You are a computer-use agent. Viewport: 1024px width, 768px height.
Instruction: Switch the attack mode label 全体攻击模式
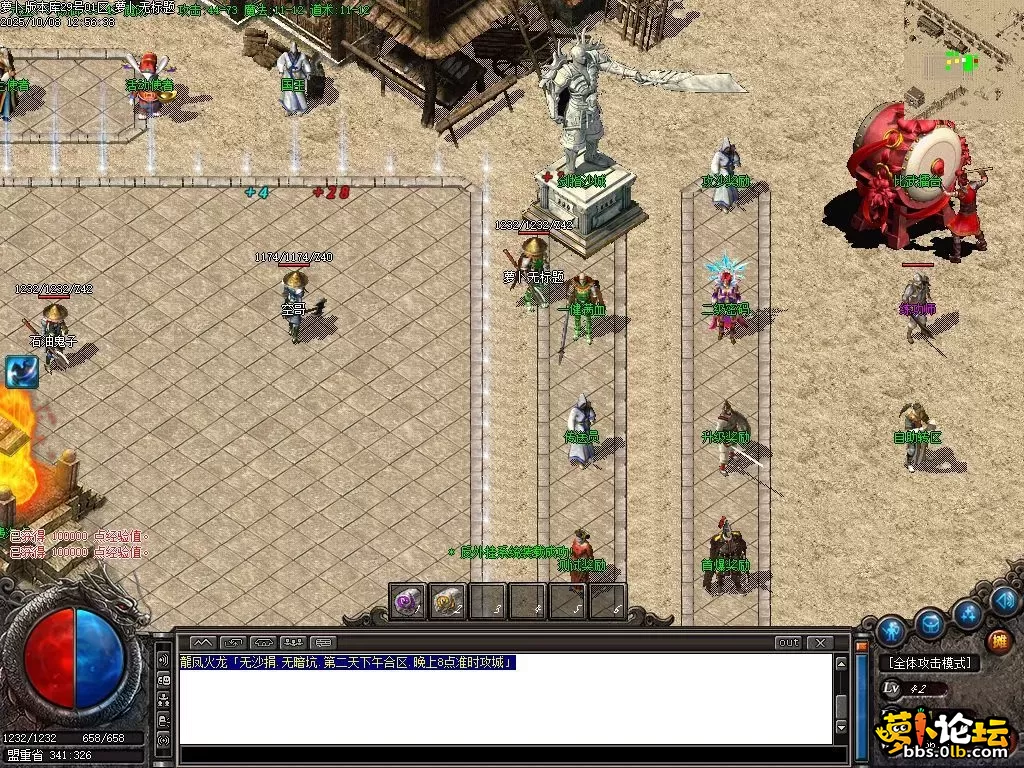(930, 663)
